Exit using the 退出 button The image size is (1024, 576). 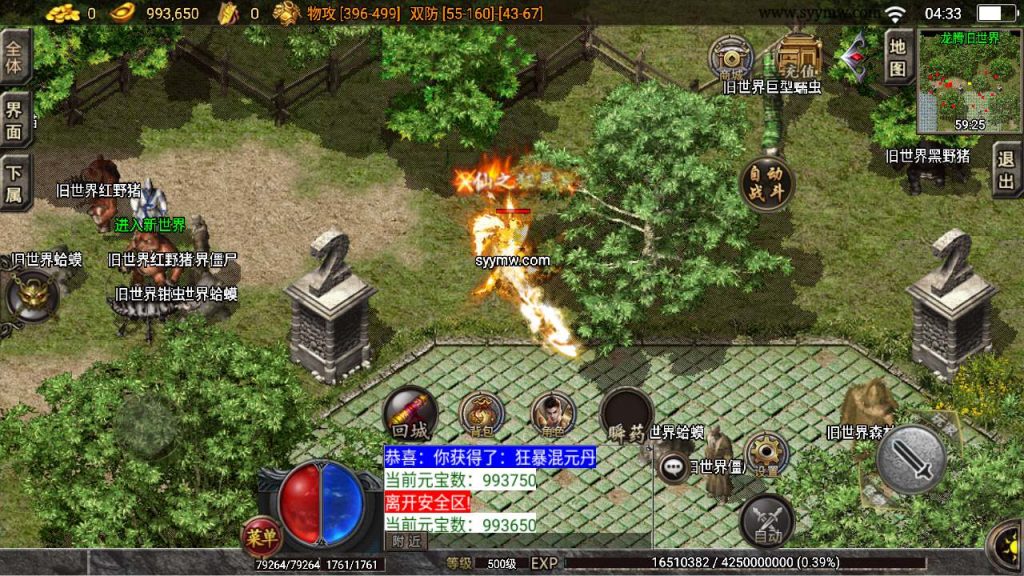(1007, 171)
